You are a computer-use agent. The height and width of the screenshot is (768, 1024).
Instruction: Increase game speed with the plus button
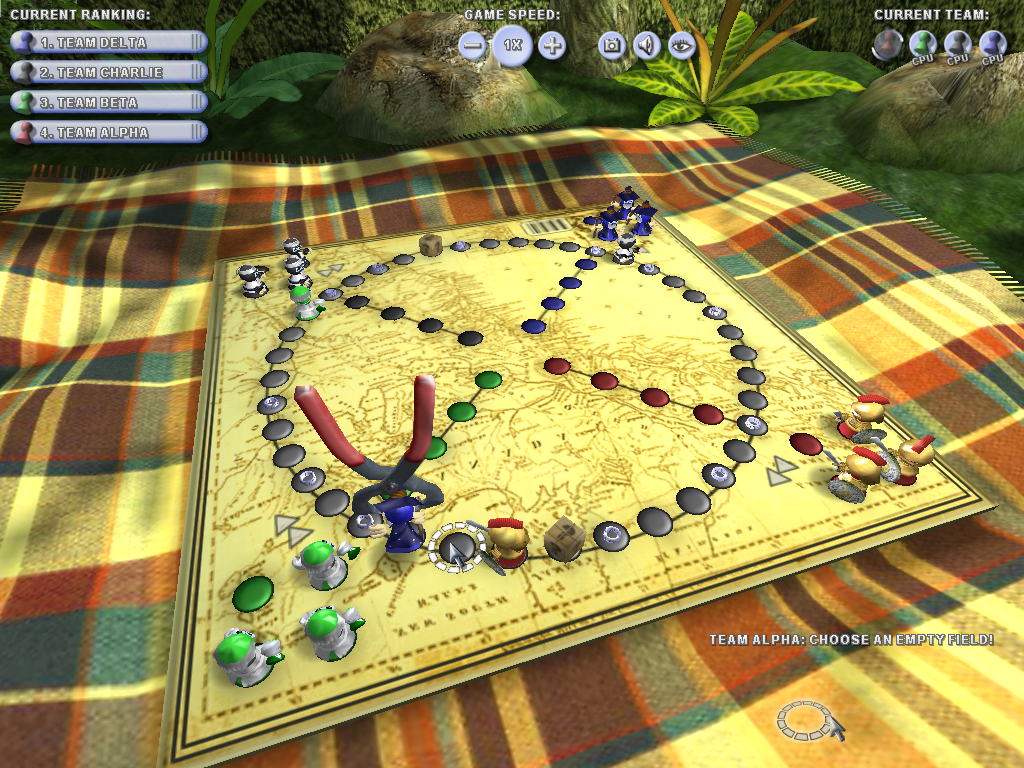(x=552, y=46)
